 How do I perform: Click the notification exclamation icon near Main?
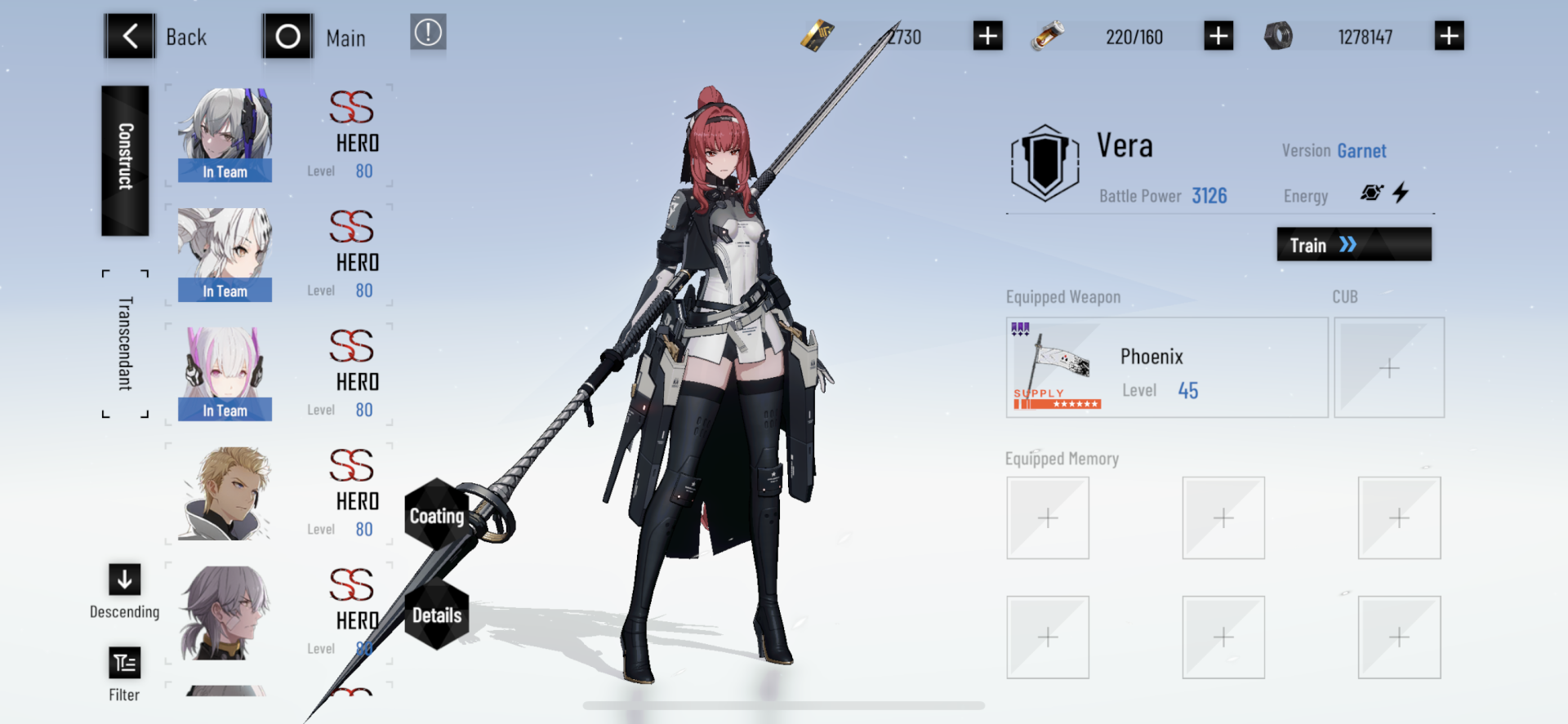pyautogui.click(x=428, y=34)
